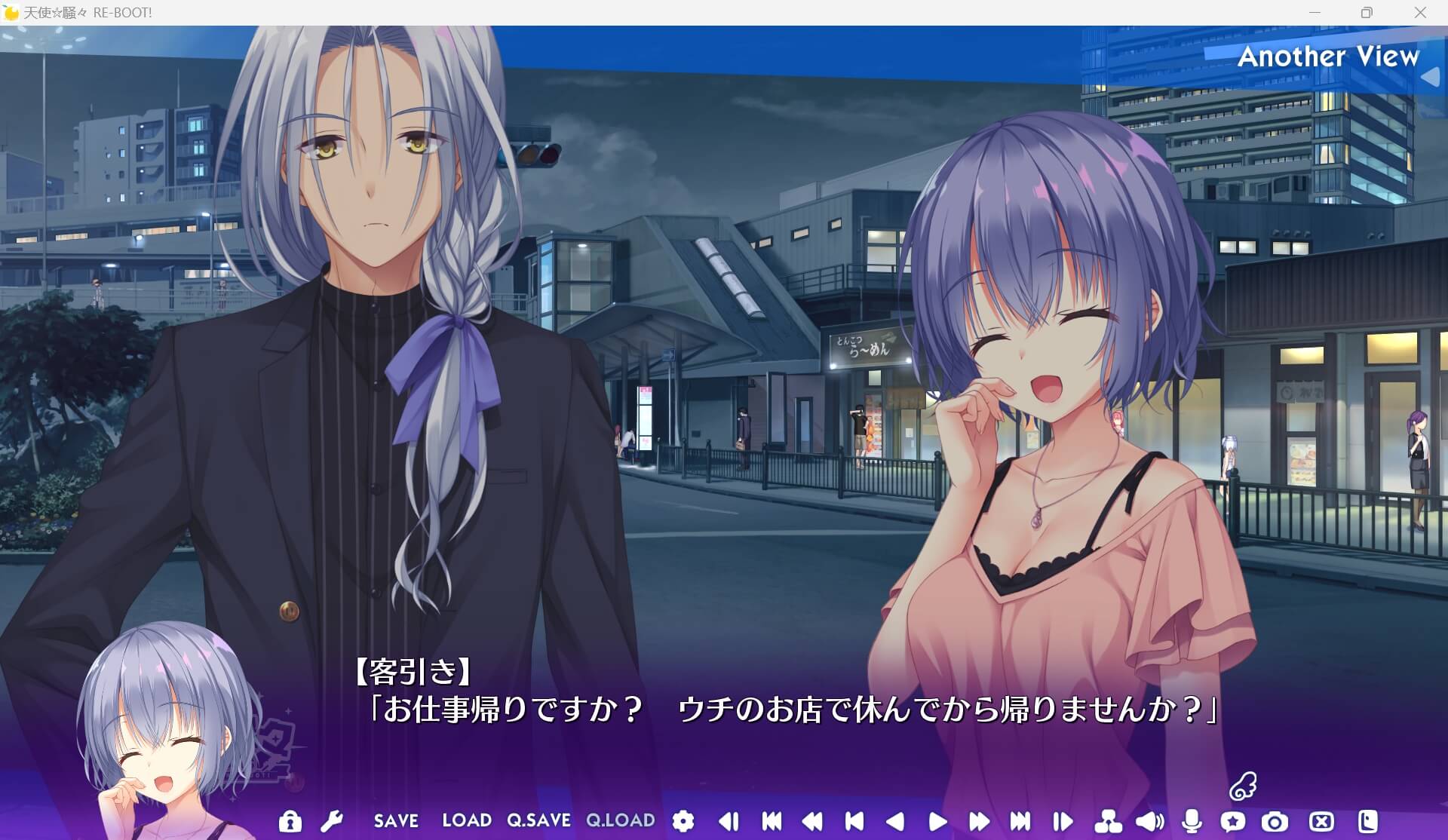The height and width of the screenshot is (840, 1448).
Task: Click the starred message backlog icon
Action: (1234, 821)
